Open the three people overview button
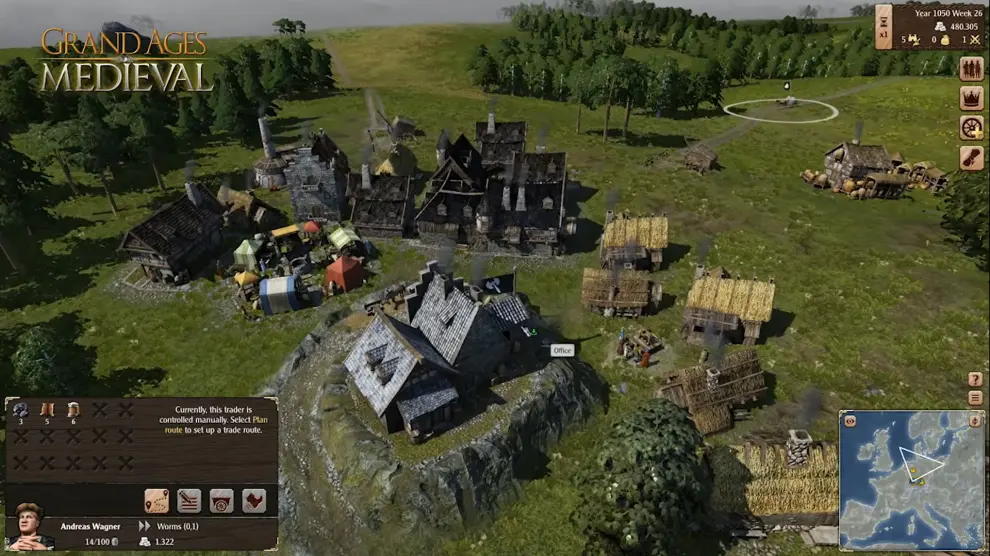This screenshot has width=990, height=556. pyautogui.click(x=971, y=69)
